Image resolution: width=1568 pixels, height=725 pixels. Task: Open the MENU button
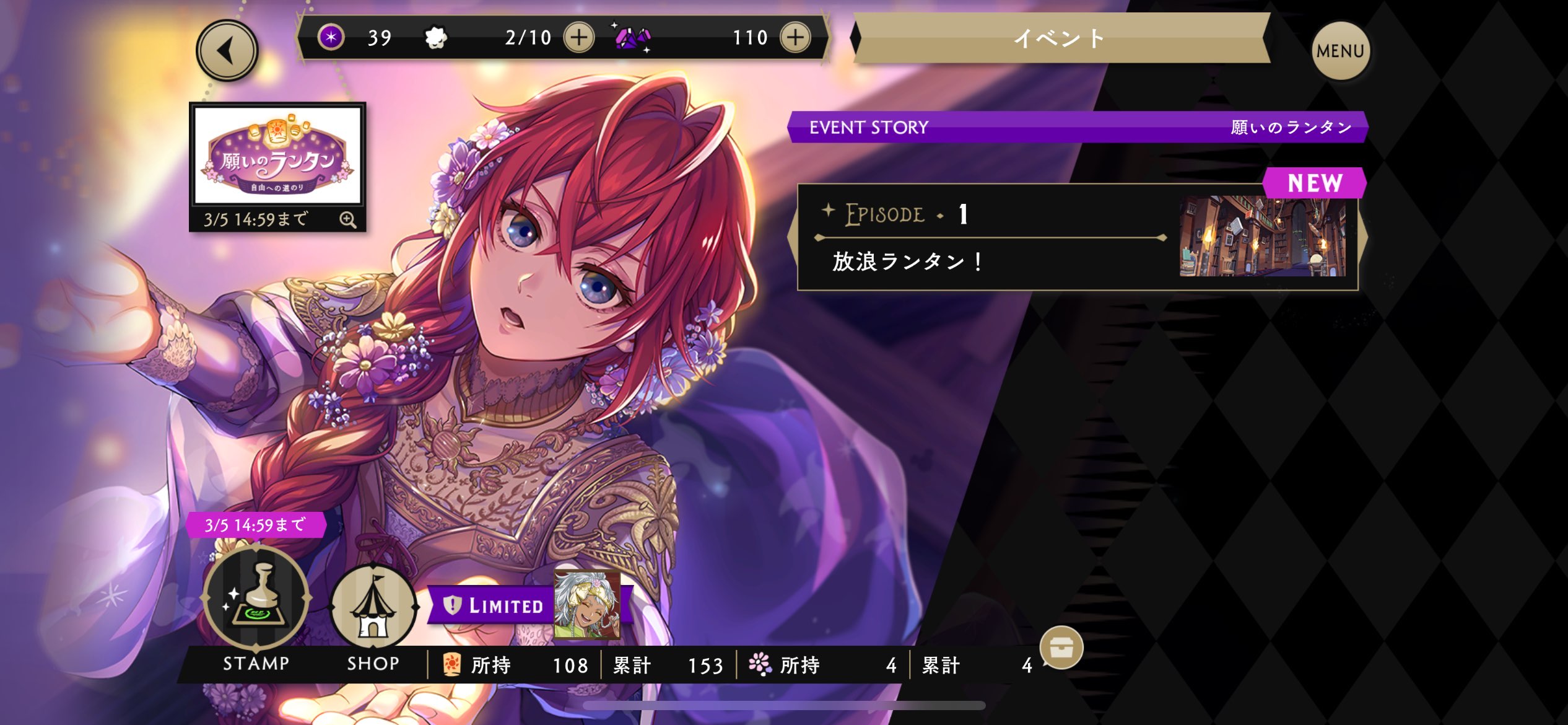[x=1340, y=51]
